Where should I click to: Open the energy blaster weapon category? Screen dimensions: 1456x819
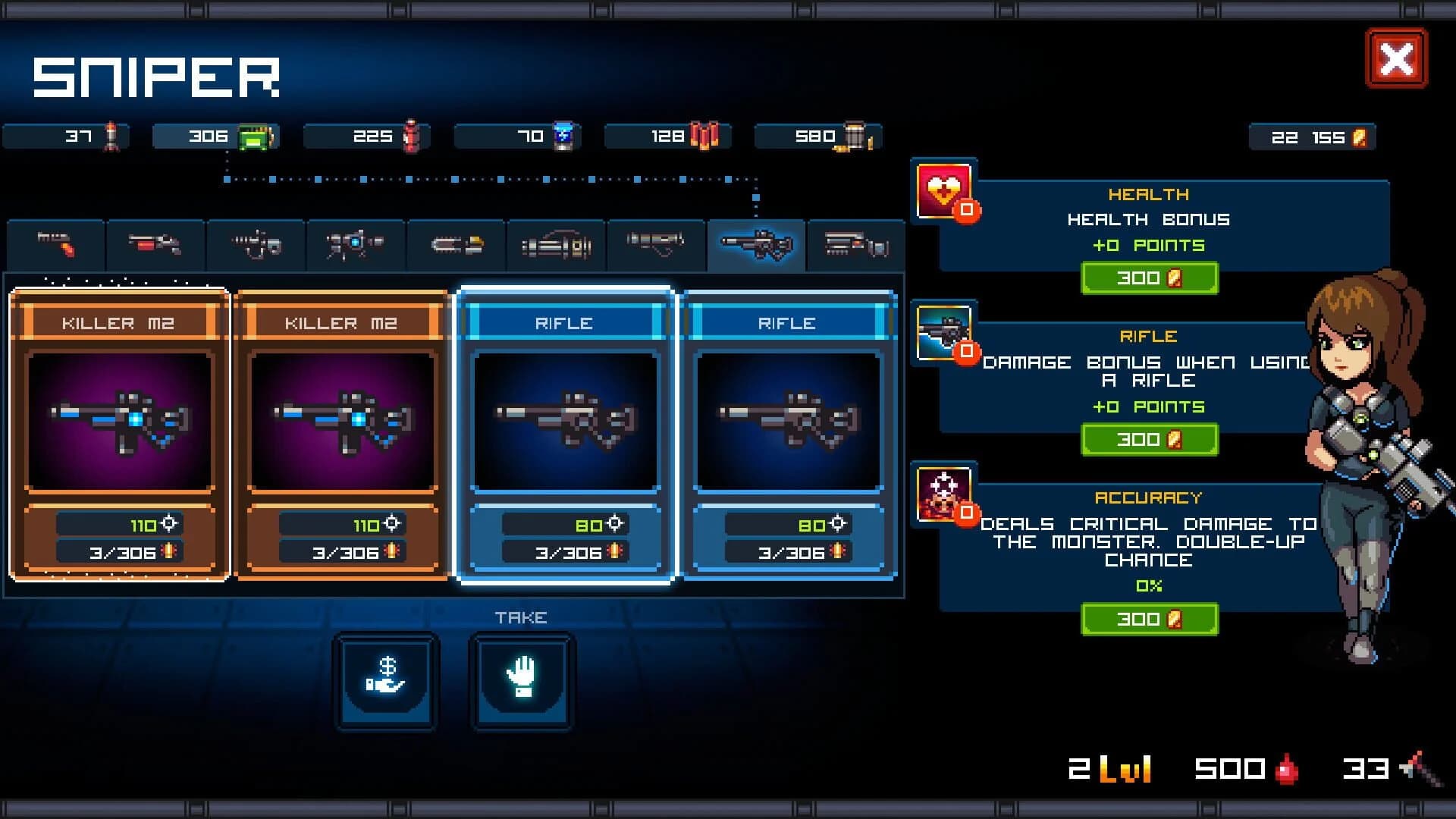(x=356, y=244)
